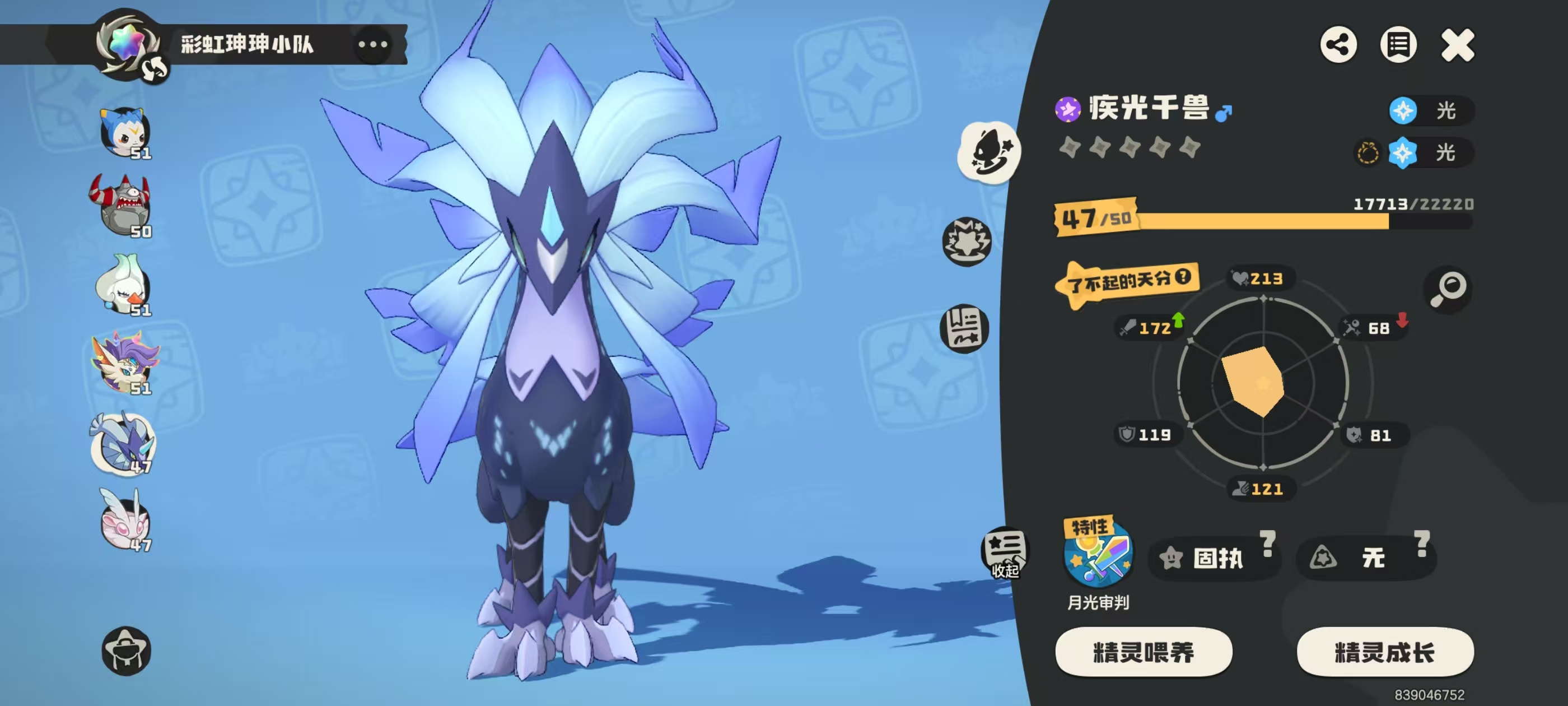Select the level 47 dragon pet avatar
Screen dimensions: 1568x706
pos(124,443)
